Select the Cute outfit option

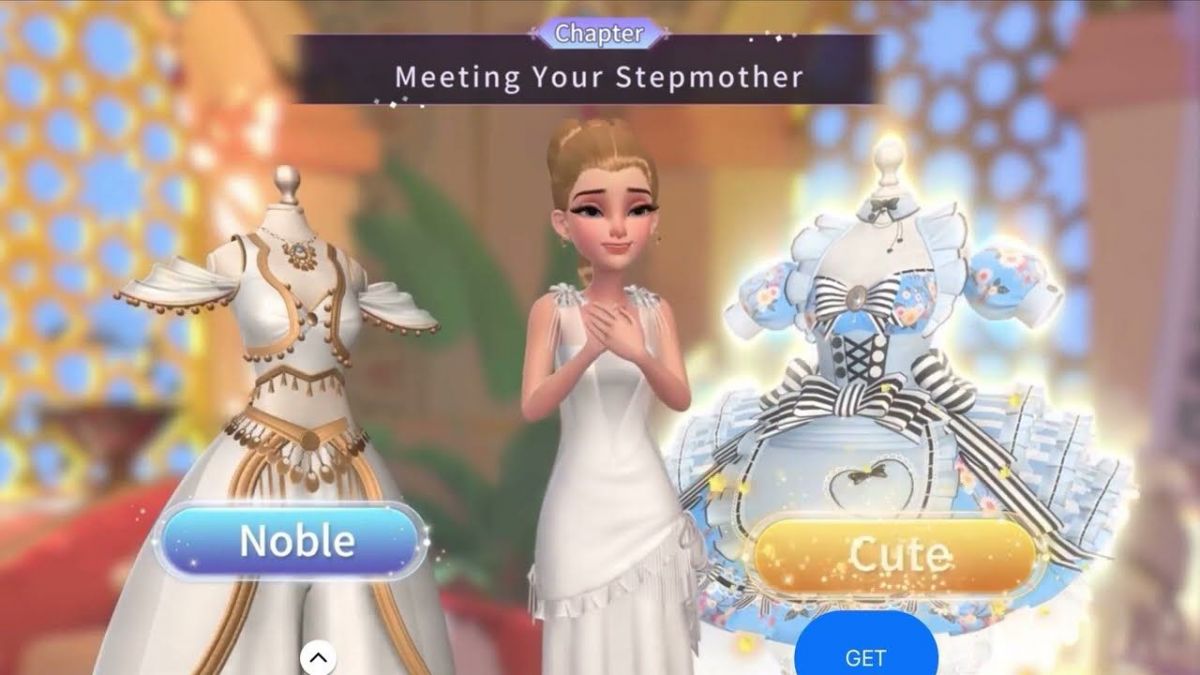[893, 555]
